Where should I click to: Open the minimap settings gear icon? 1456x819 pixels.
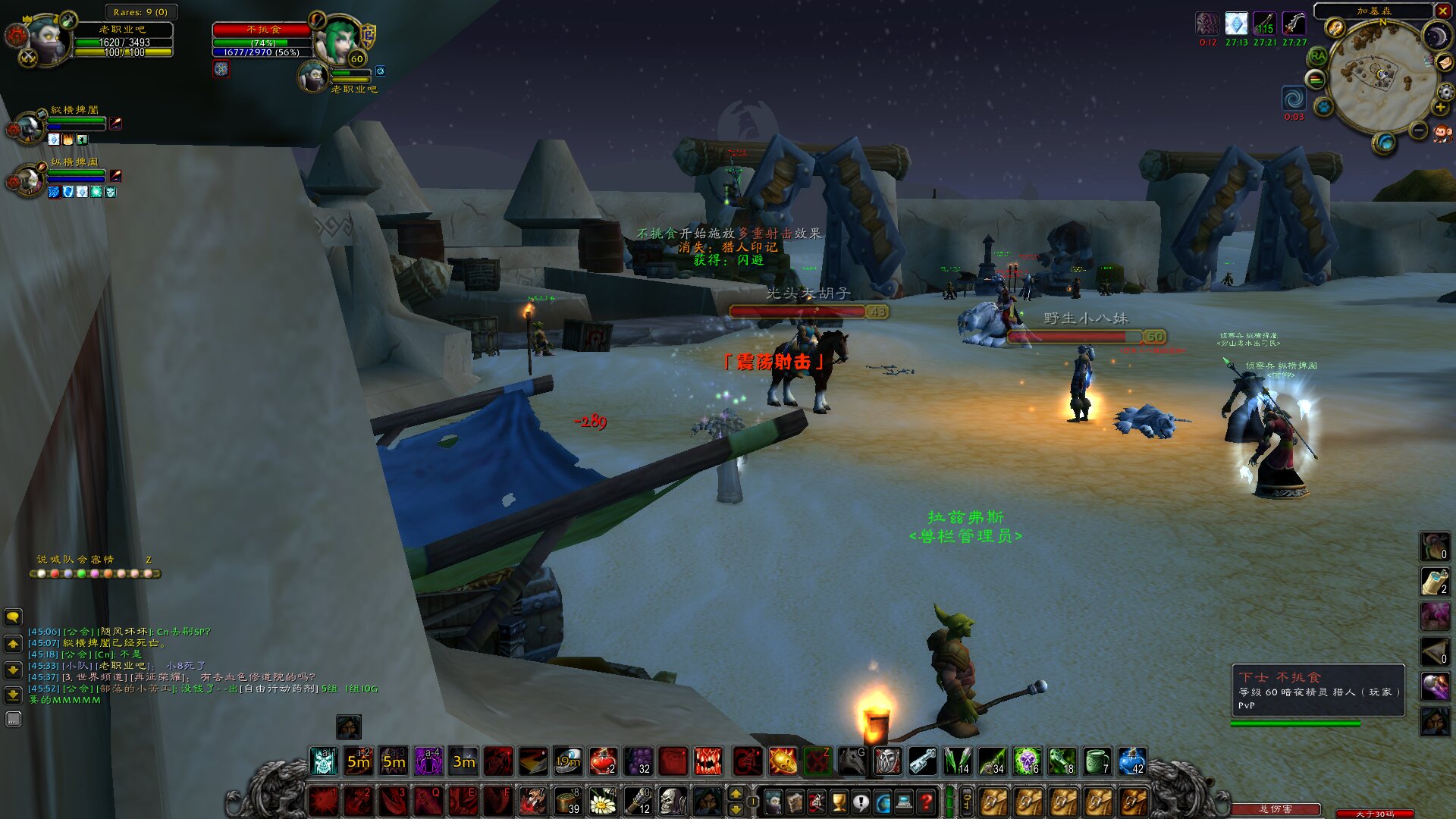point(1444,91)
